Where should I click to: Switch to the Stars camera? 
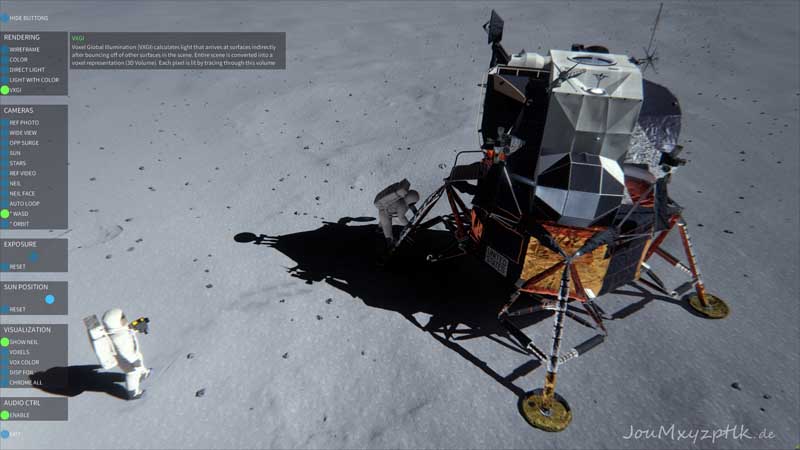[5, 163]
